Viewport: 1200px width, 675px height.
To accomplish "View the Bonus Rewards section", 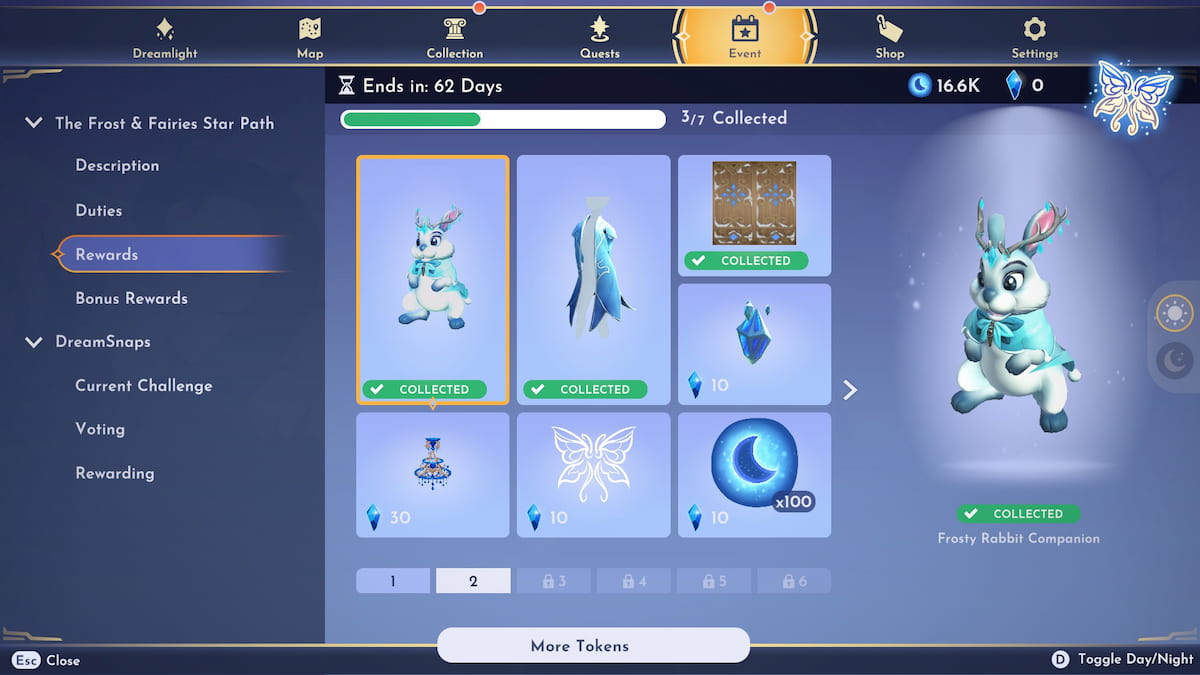I will [131, 298].
